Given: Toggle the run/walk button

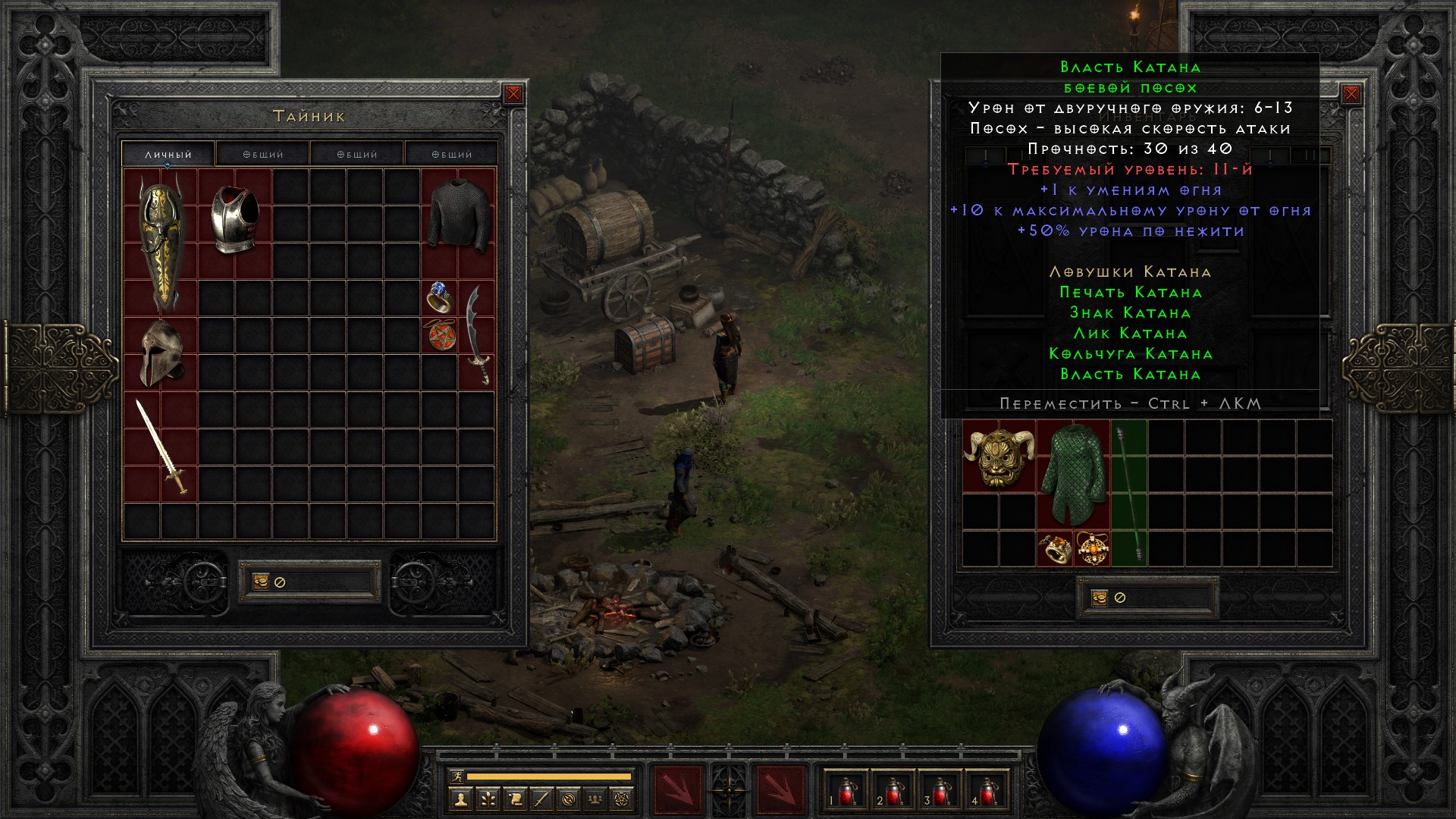Looking at the screenshot, I should tap(457, 777).
